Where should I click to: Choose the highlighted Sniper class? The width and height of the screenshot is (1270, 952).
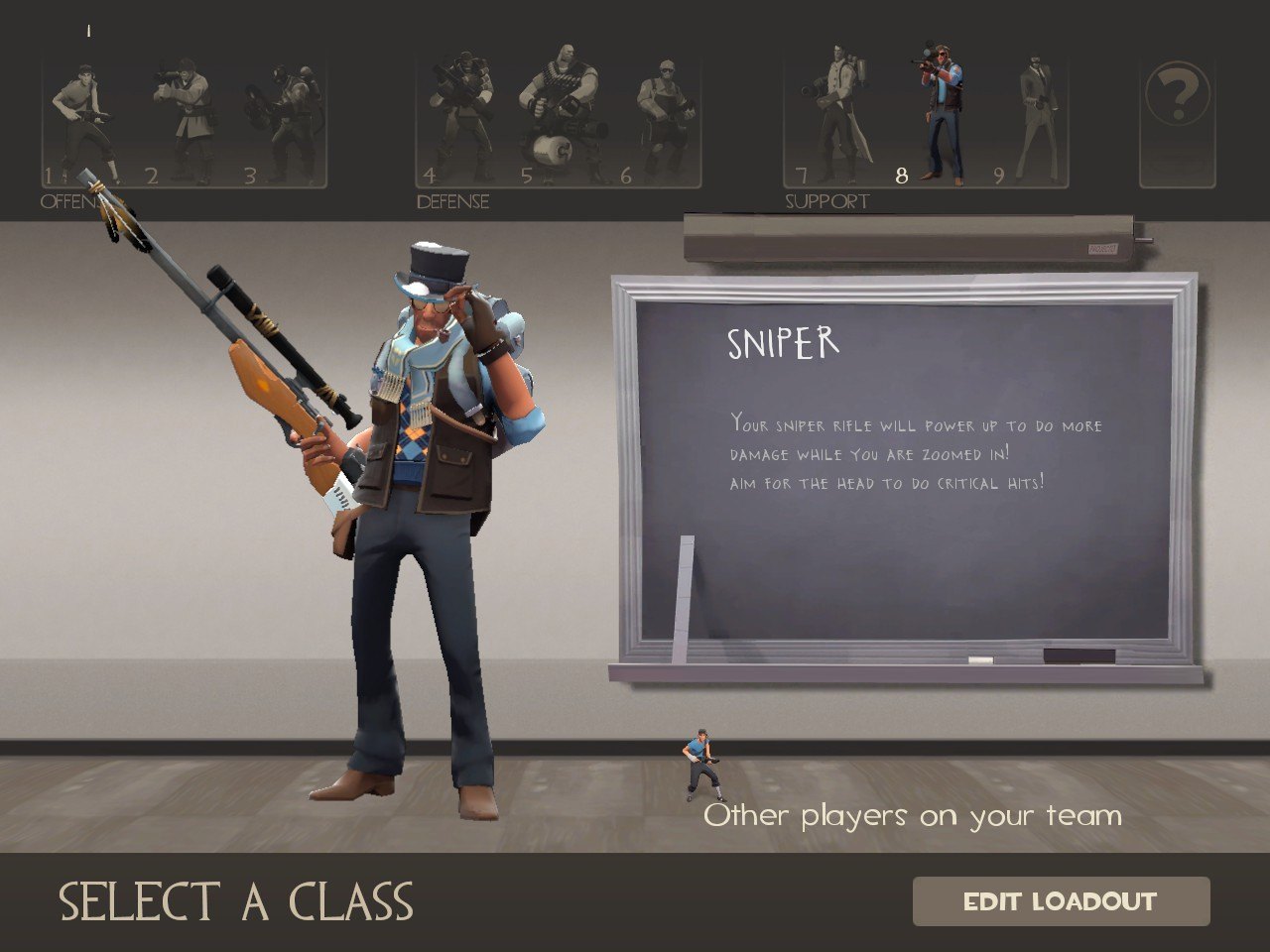click(939, 114)
